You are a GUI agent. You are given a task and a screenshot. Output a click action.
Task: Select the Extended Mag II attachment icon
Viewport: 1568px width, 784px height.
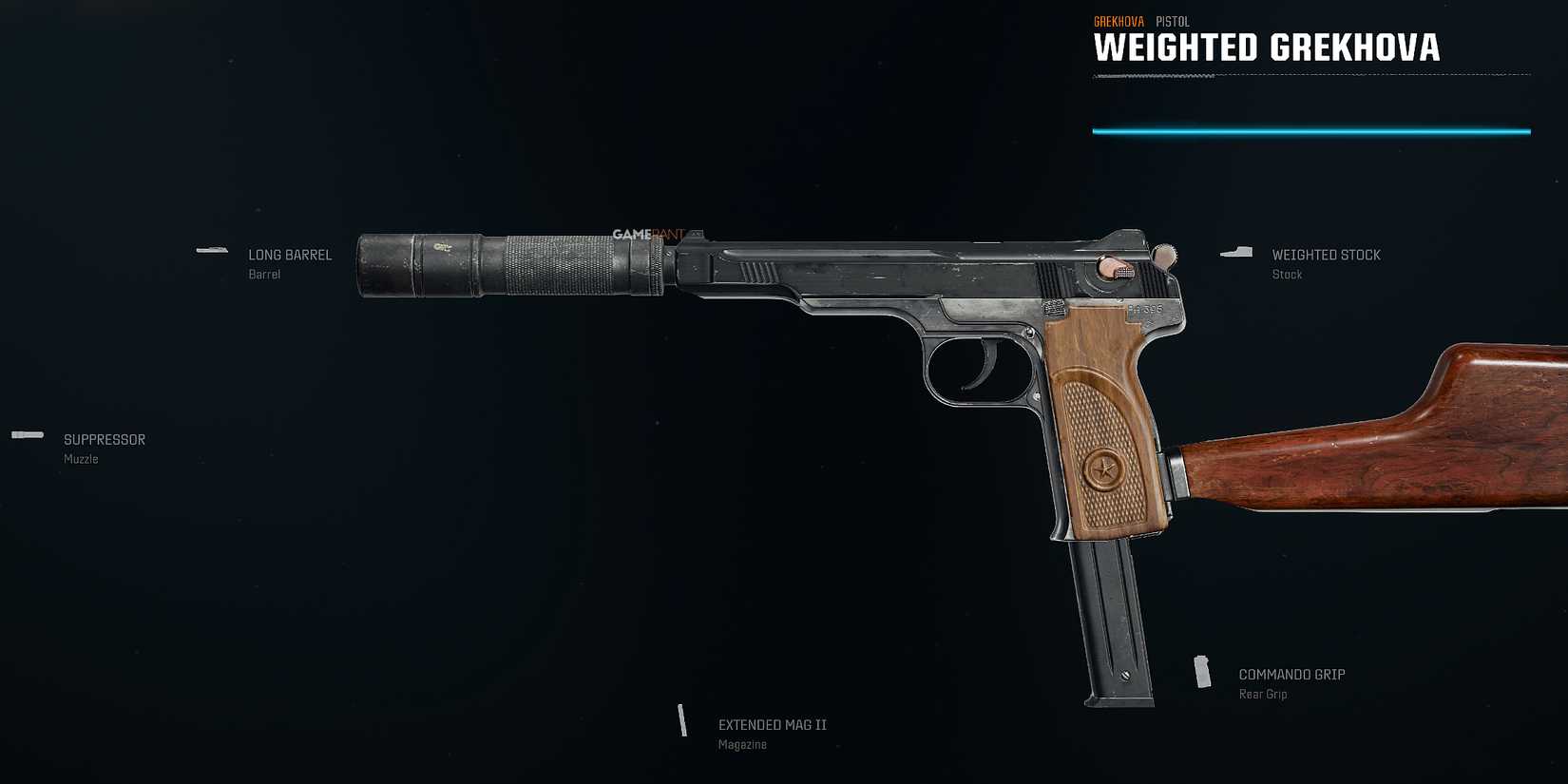683,721
